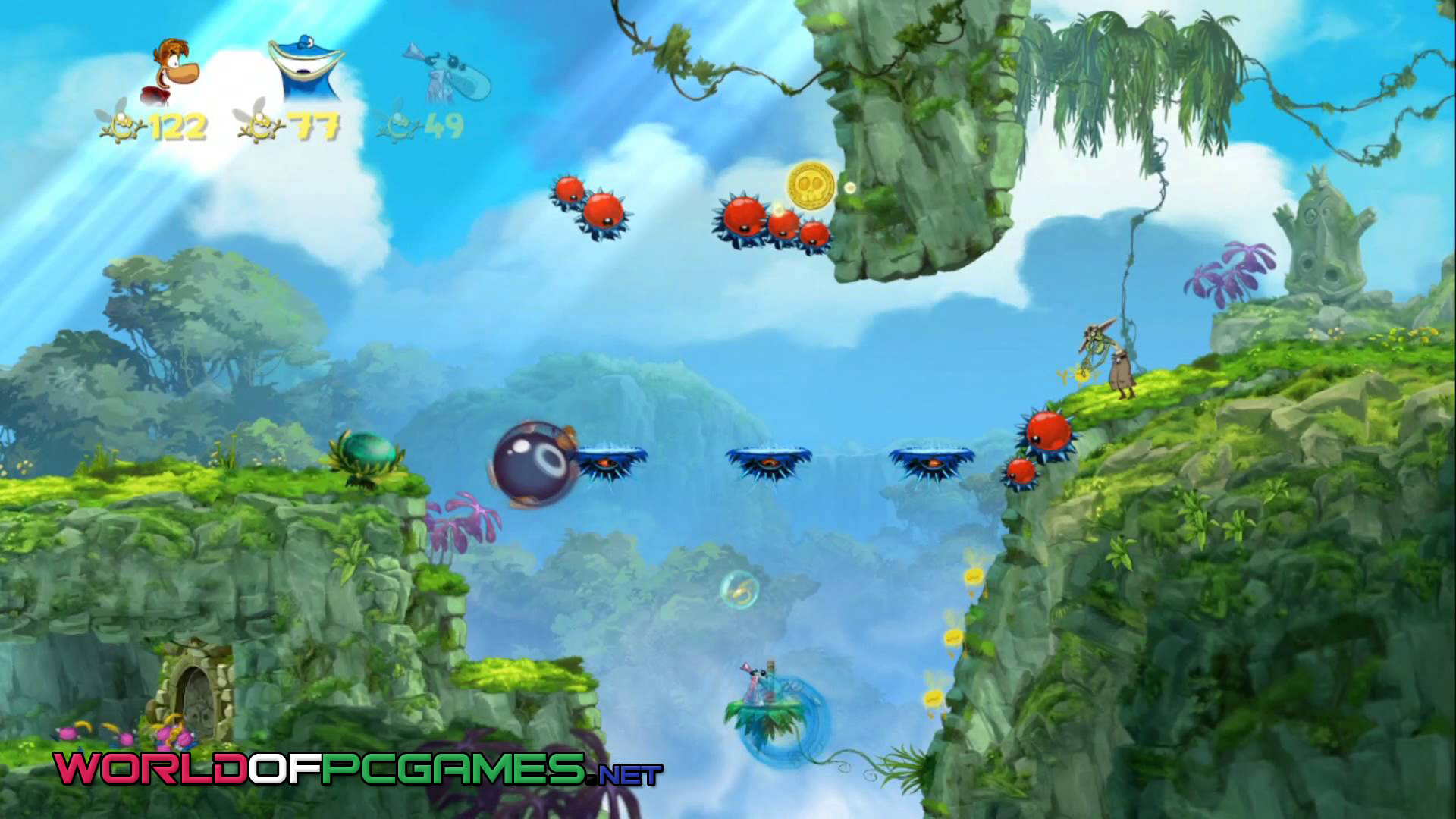Open the WorldOfPCGames.net watermark link

tap(357, 768)
